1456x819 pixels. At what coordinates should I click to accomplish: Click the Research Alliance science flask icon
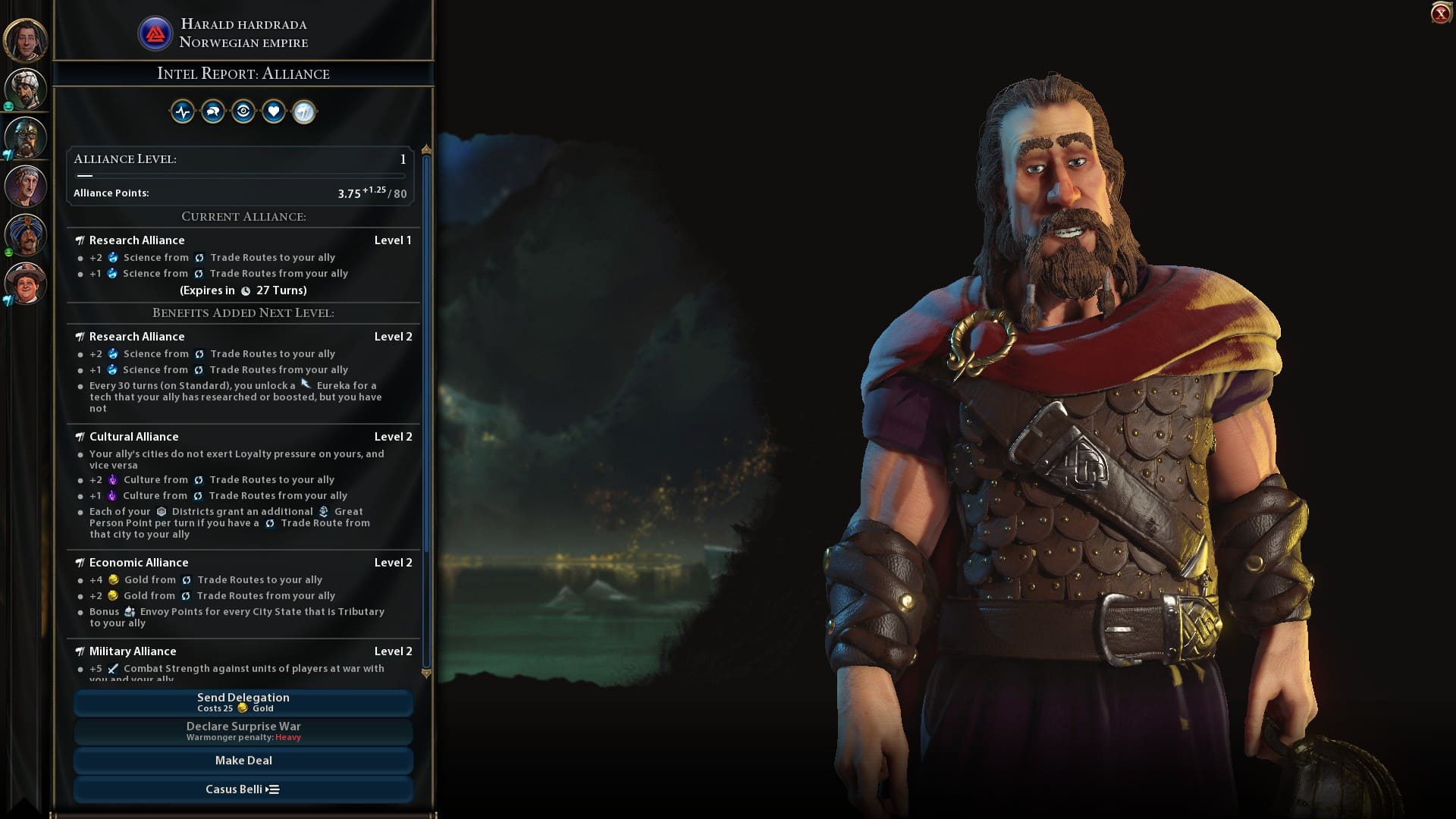(x=112, y=257)
